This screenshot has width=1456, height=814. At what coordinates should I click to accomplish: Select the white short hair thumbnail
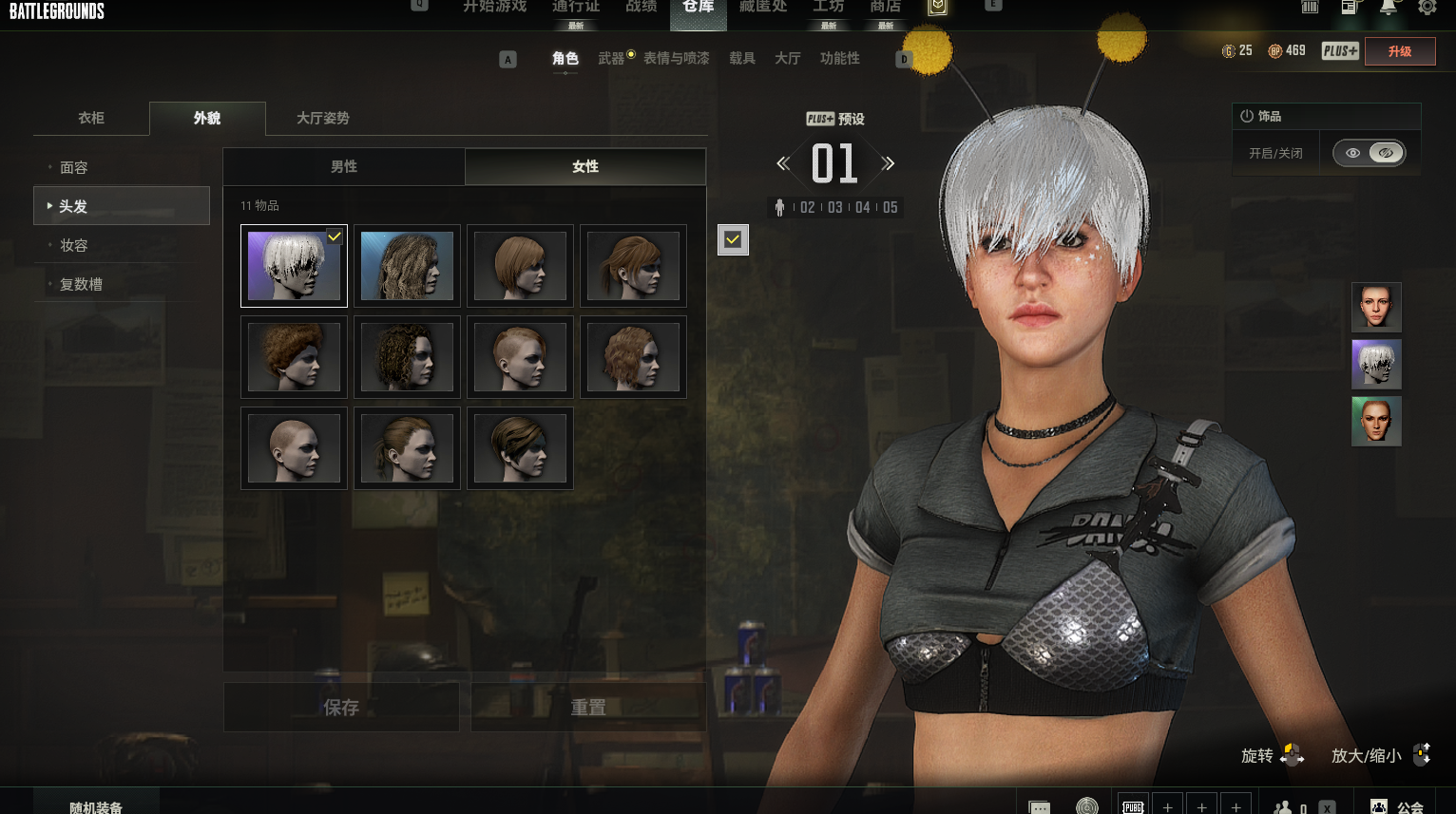[294, 266]
